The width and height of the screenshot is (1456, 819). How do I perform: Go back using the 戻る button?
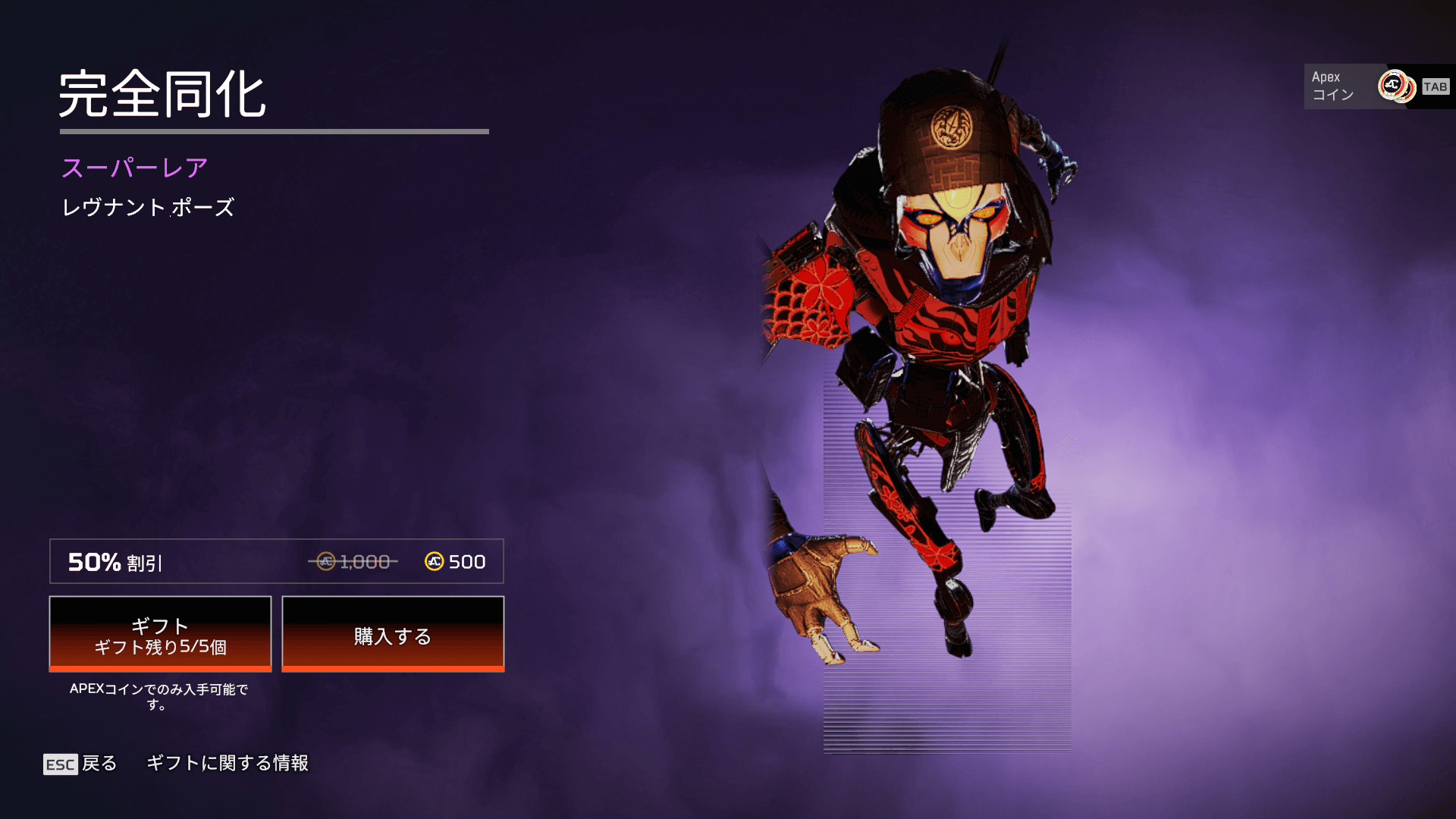pos(81,764)
